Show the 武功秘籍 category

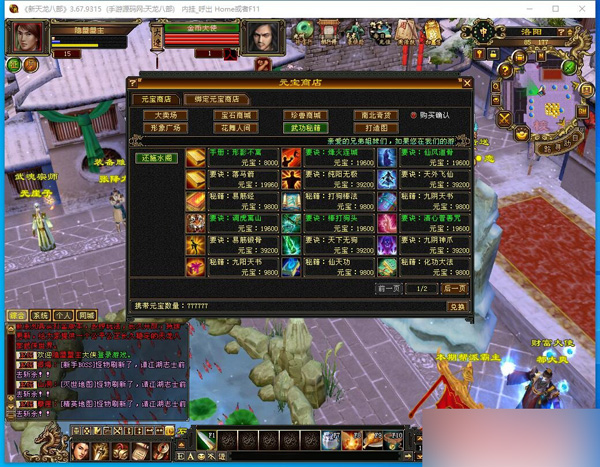(x=304, y=128)
